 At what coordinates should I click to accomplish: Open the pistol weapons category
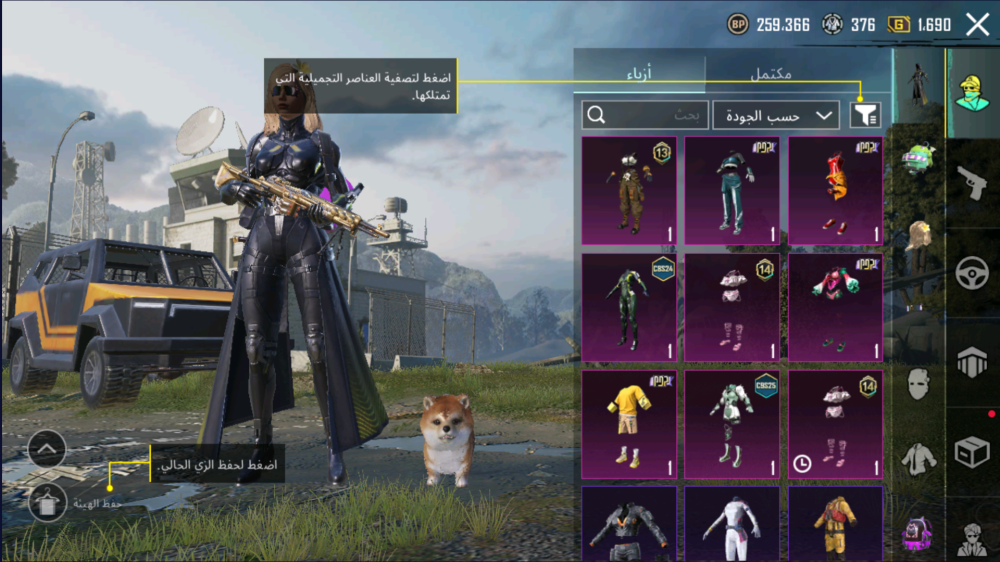(971, 183)
